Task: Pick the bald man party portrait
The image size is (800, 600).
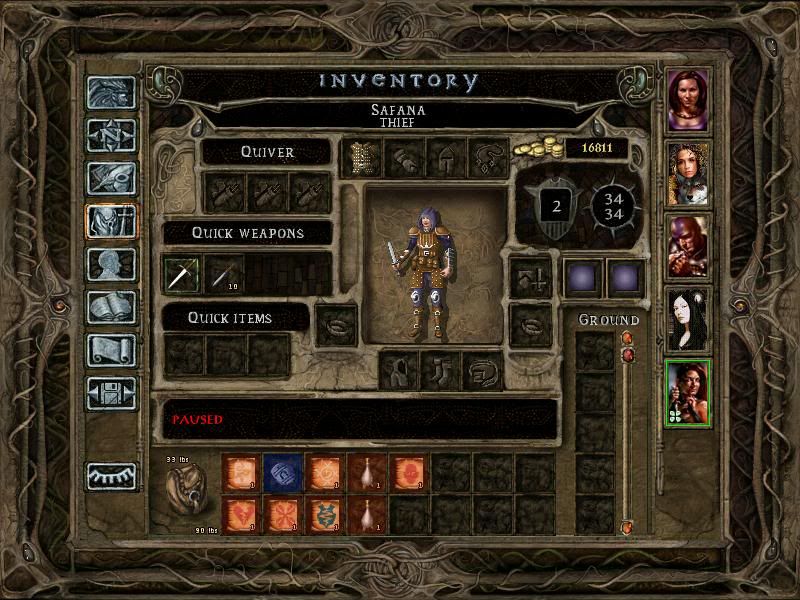Action: pyautogui.click(x=688, y=246)
